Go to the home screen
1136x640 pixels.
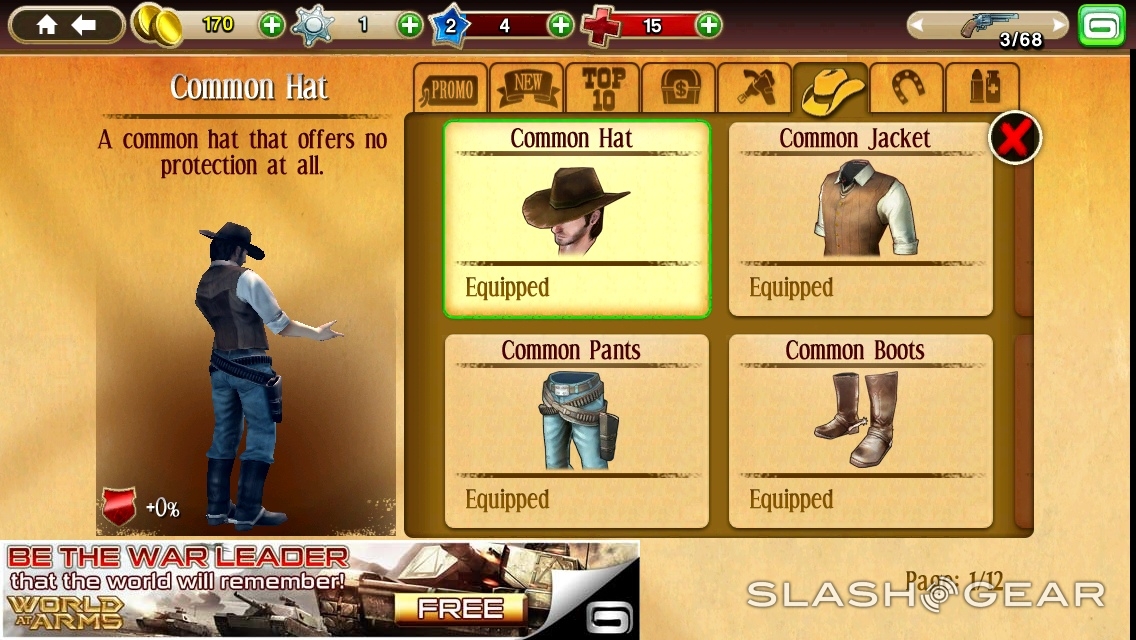click(46, 25)
